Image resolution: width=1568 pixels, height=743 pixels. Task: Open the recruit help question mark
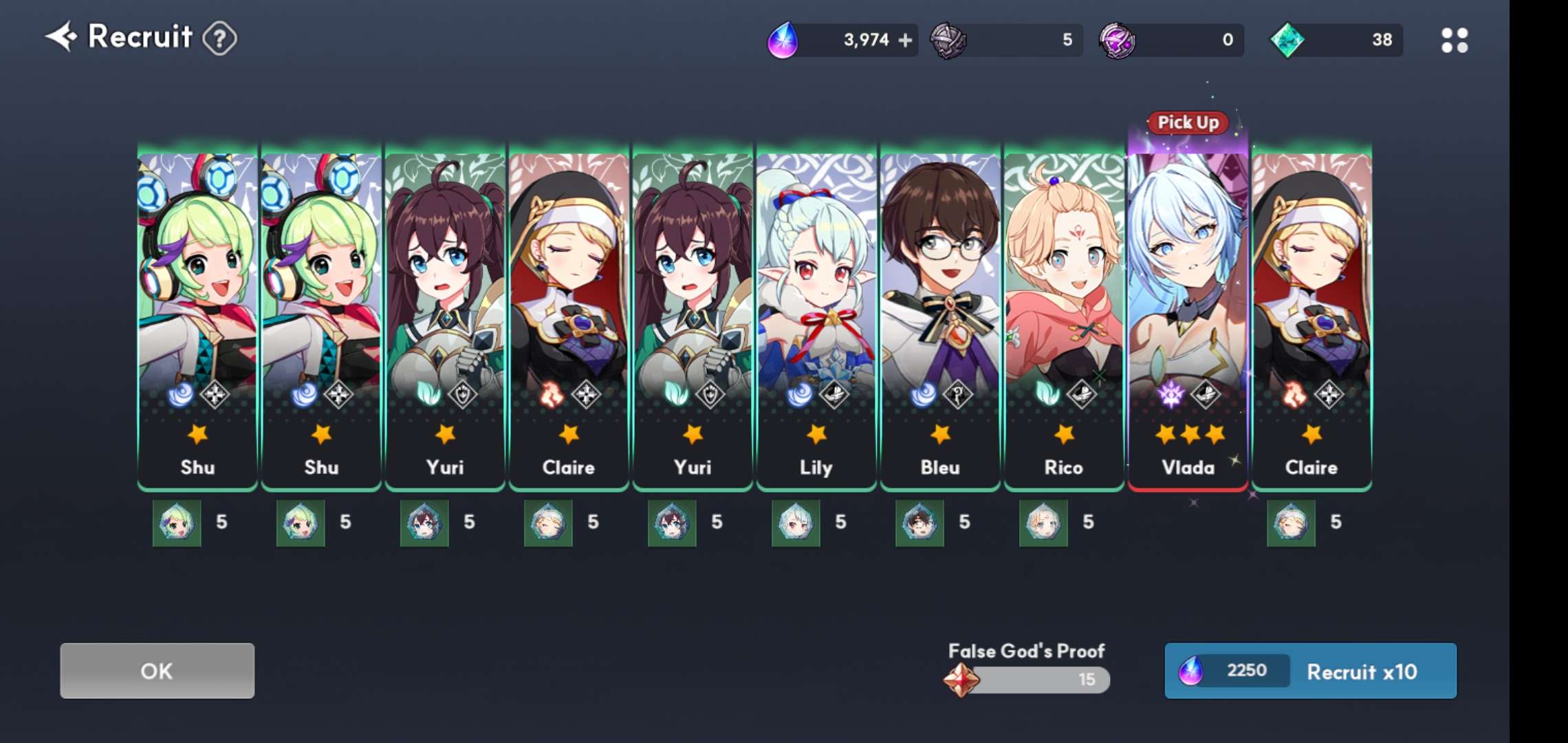coord(220,39)
